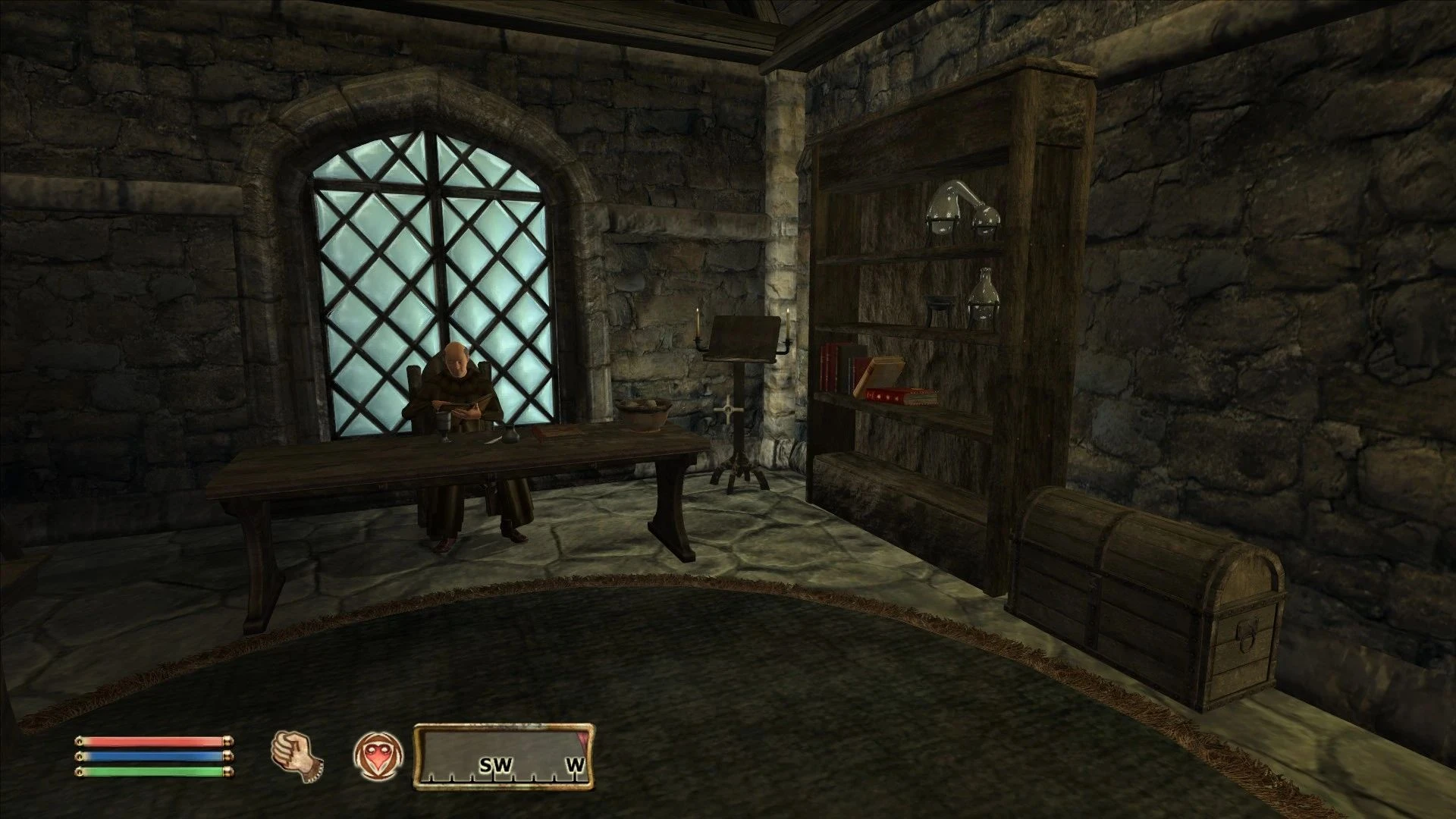Click the active spell bird icon
This screenshot has width=1456, height=819.
(377, 754)
